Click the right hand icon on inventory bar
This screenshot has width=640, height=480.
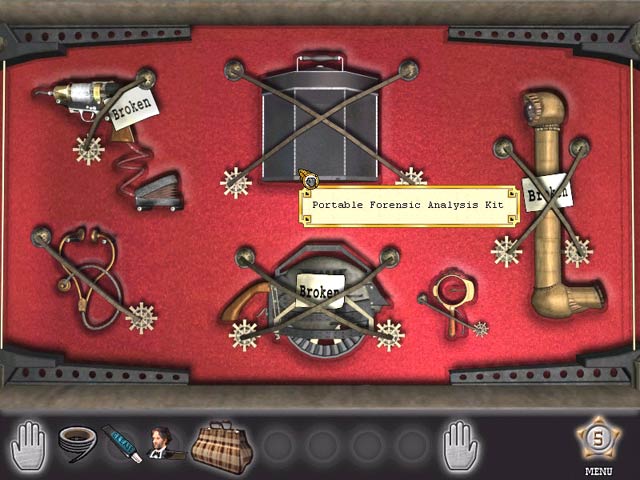coord(460,442)
